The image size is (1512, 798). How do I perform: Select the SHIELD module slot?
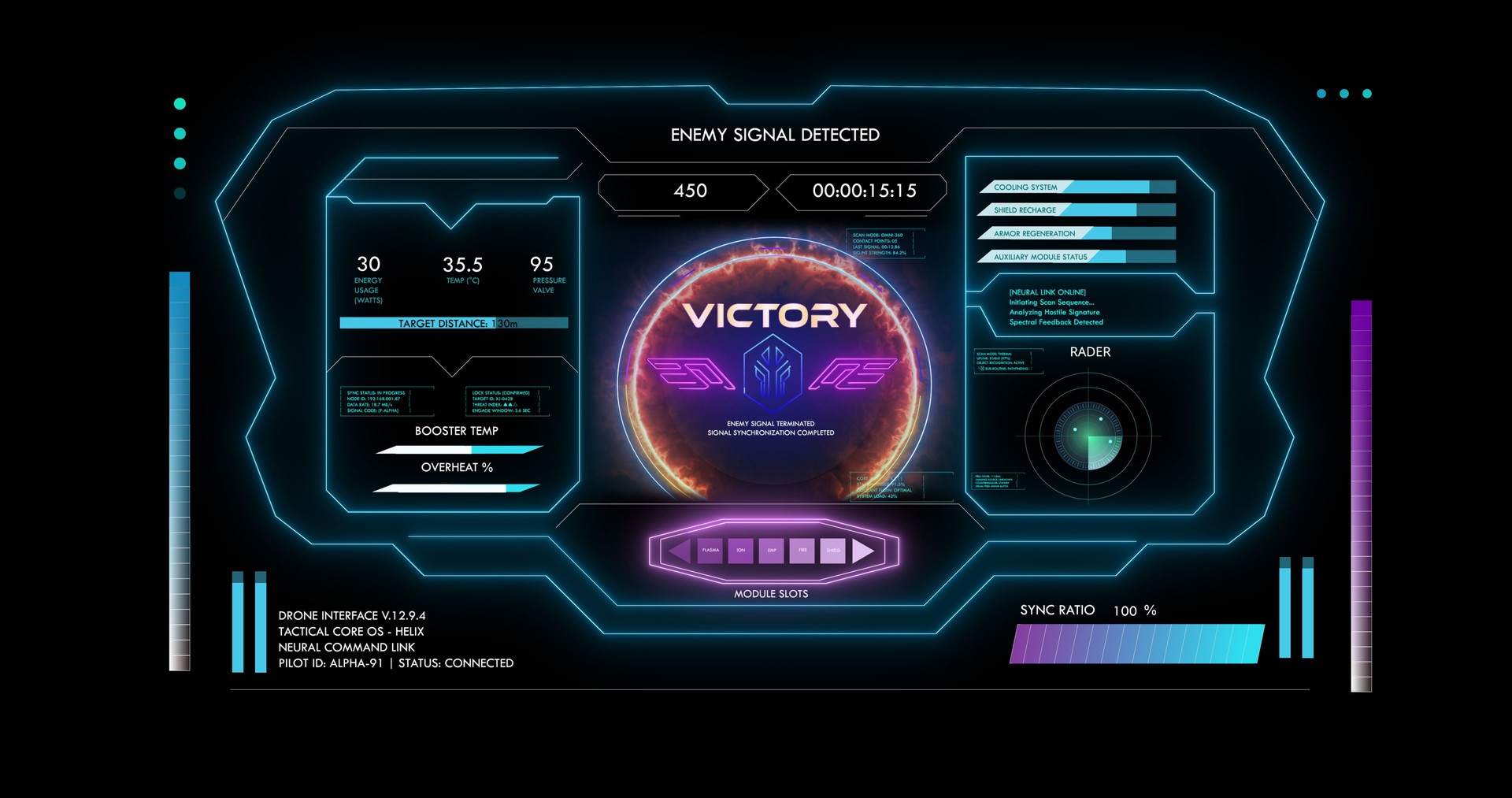(x=832, y=551)
